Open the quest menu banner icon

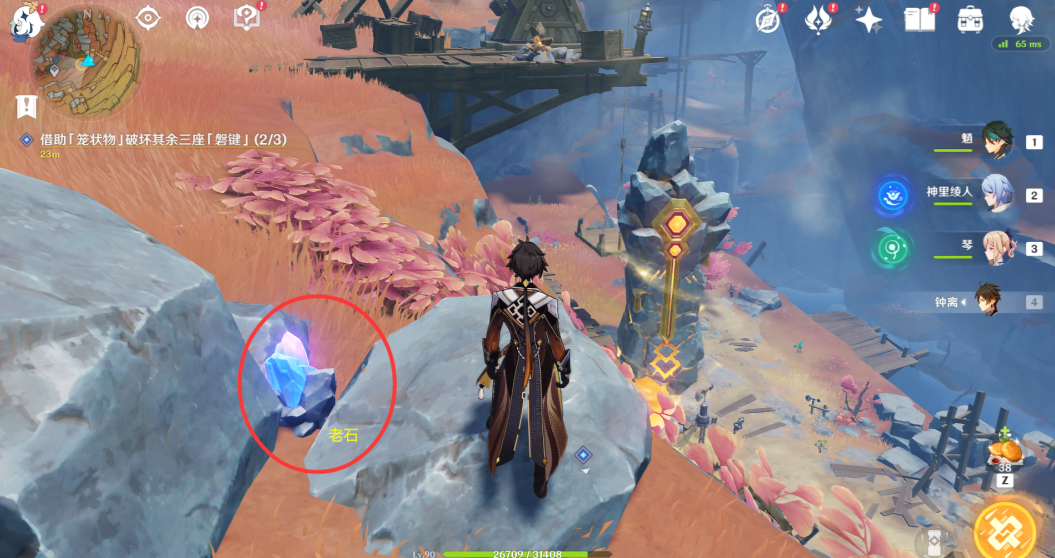click(26, 106)
